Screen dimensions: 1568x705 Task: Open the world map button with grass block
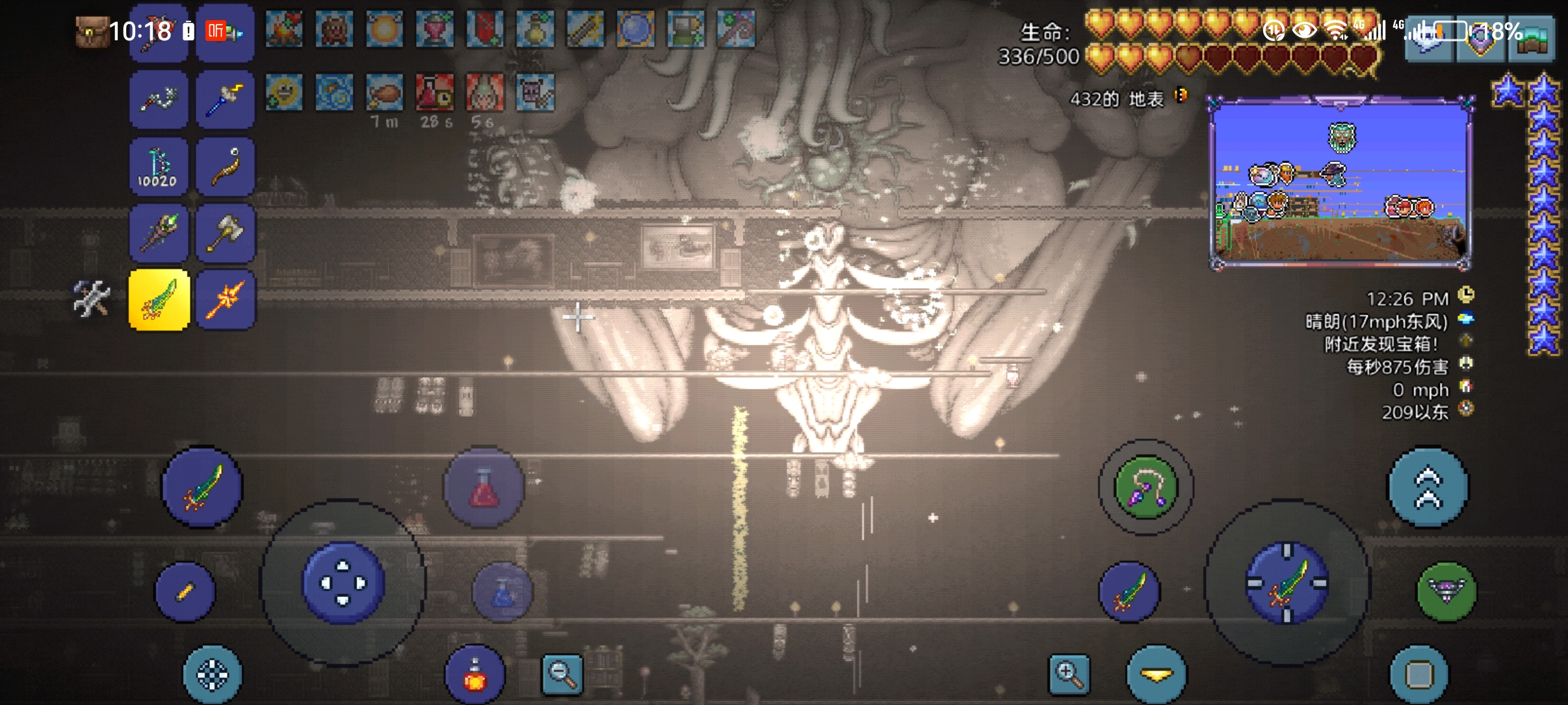pyautogui.click(x=1532, y=40)
